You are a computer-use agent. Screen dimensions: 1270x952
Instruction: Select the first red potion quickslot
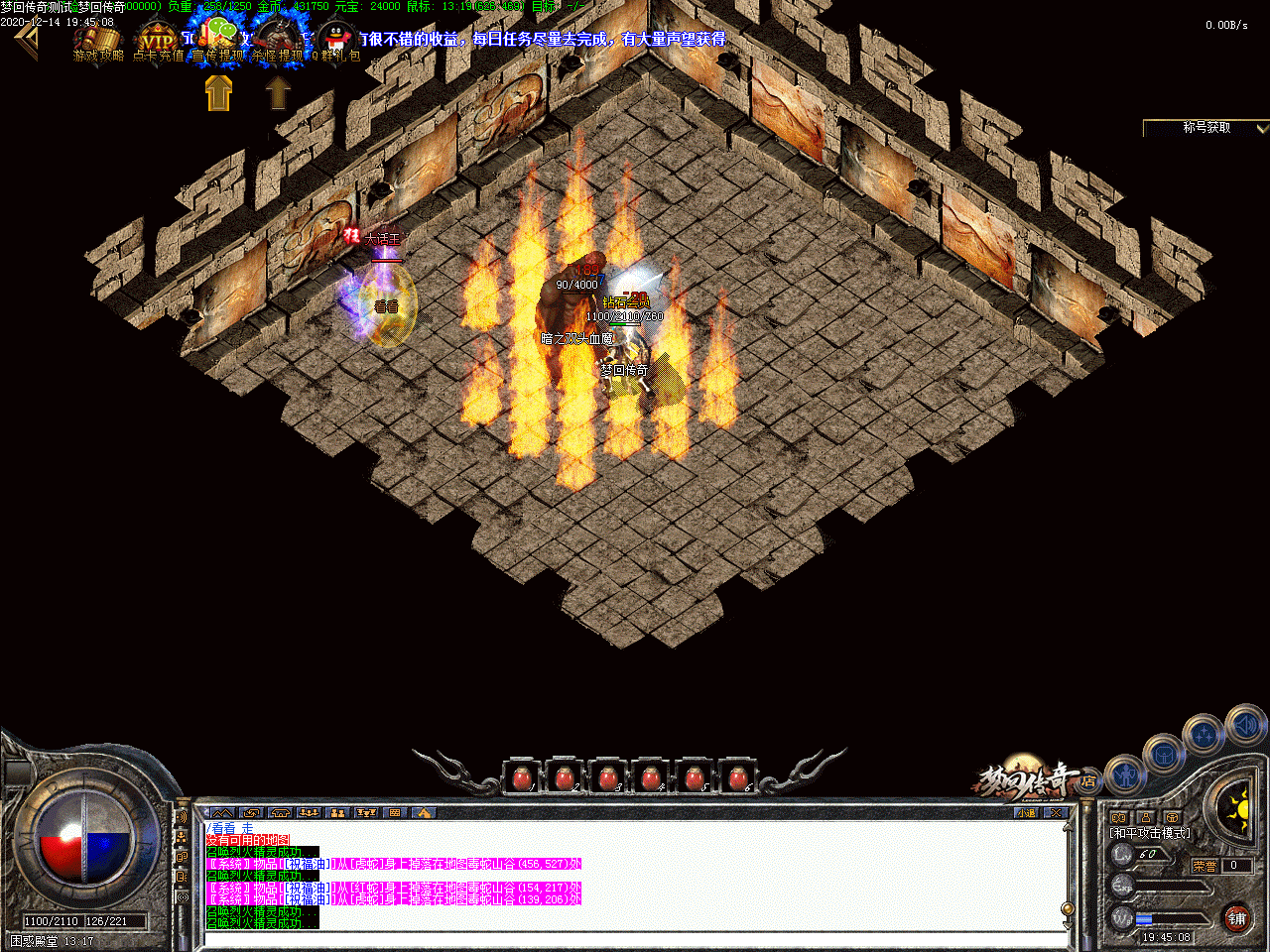523,777
